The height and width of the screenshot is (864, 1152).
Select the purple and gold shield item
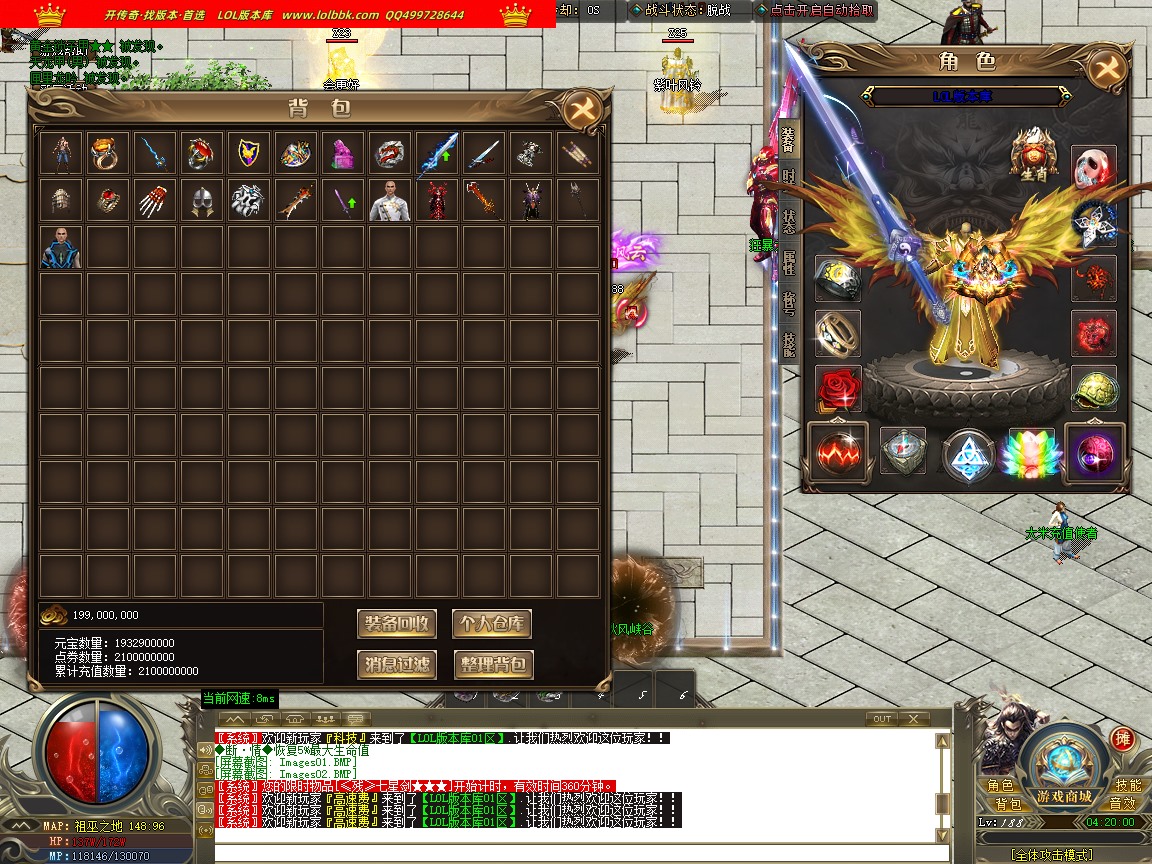[x=247, y=153]
